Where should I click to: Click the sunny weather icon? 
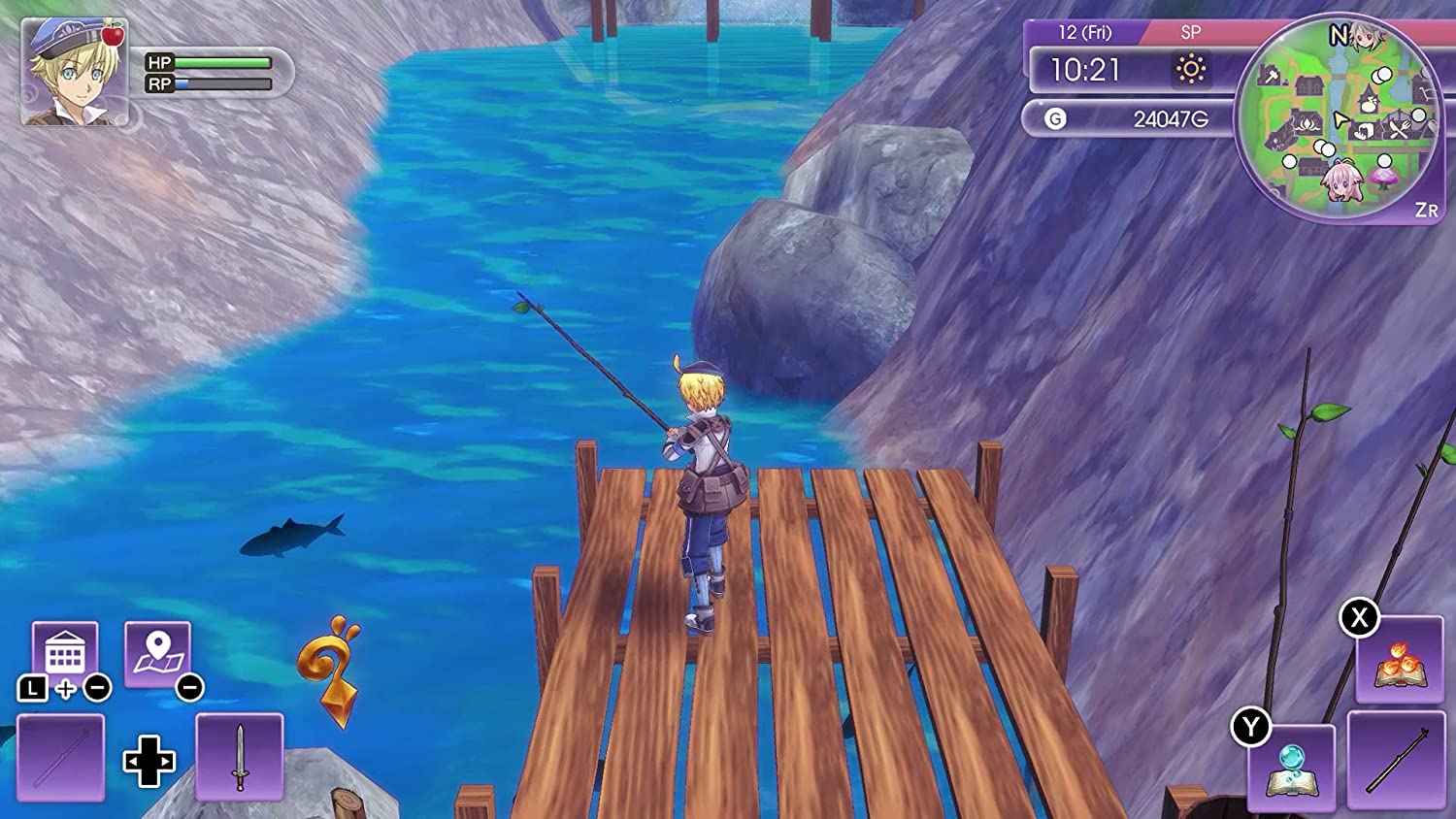(x=1191, y=70)
